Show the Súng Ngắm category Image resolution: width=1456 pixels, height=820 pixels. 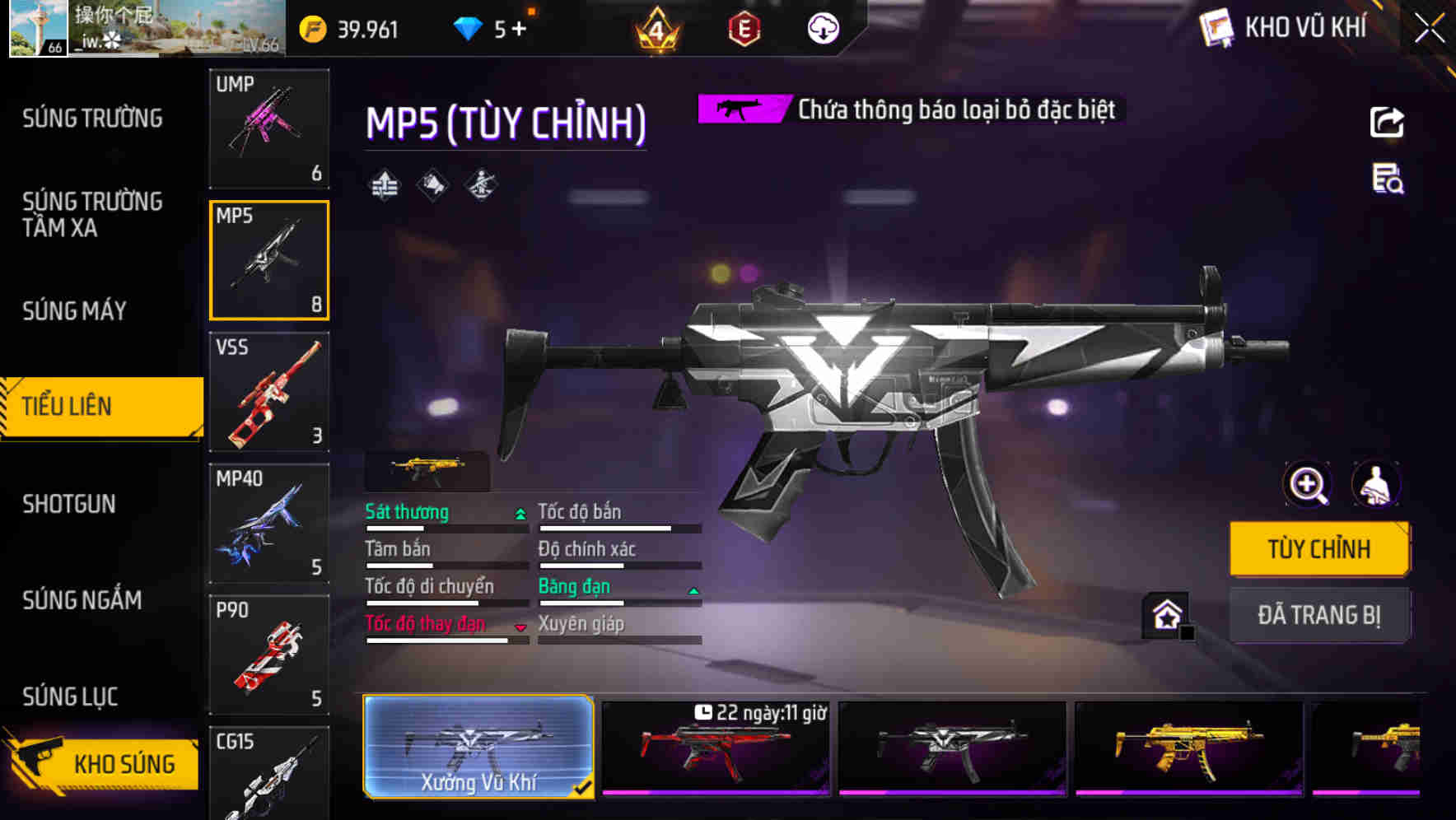point(82,600)
